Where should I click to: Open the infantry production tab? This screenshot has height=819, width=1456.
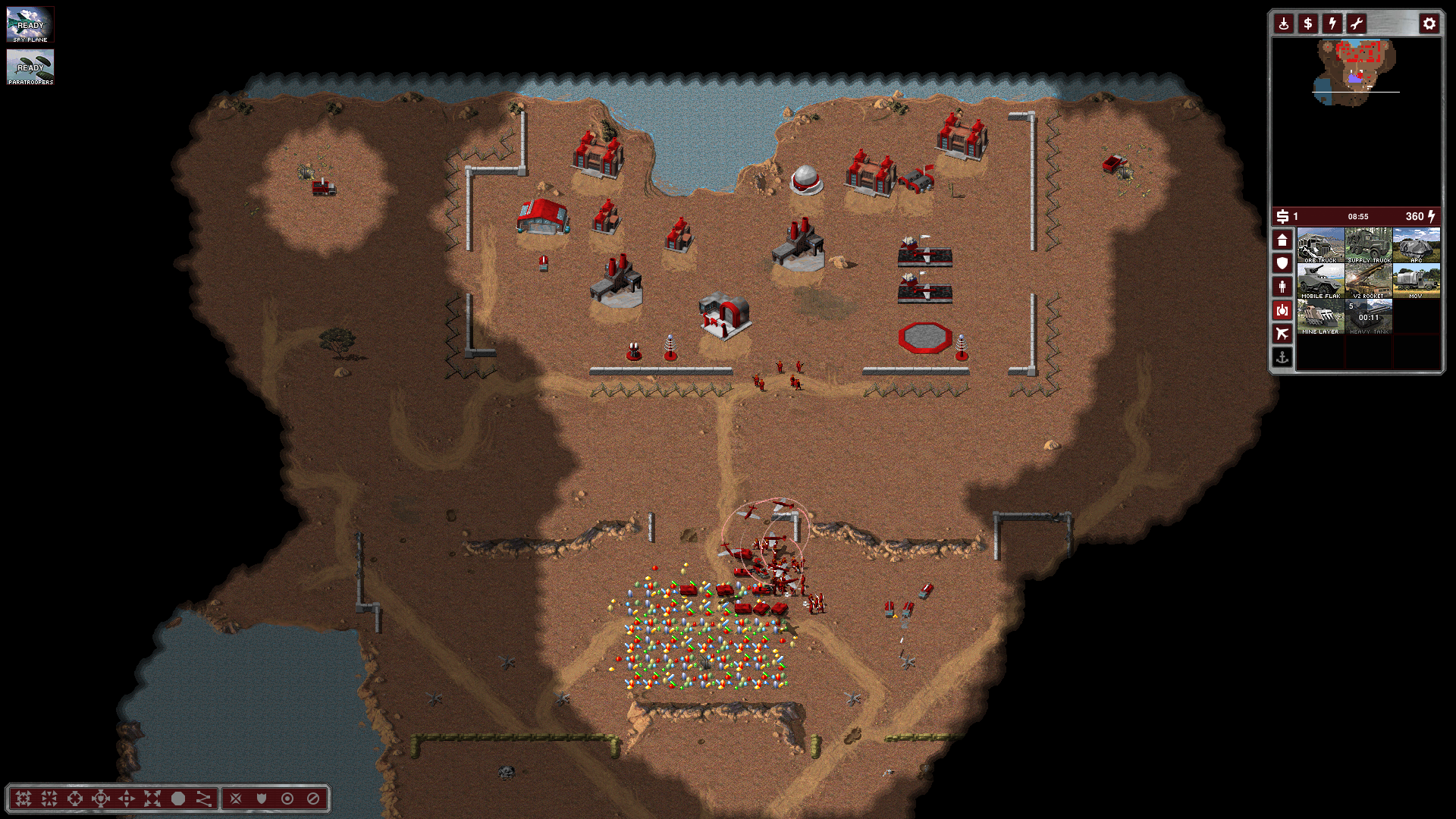(x=1282, y=287)
